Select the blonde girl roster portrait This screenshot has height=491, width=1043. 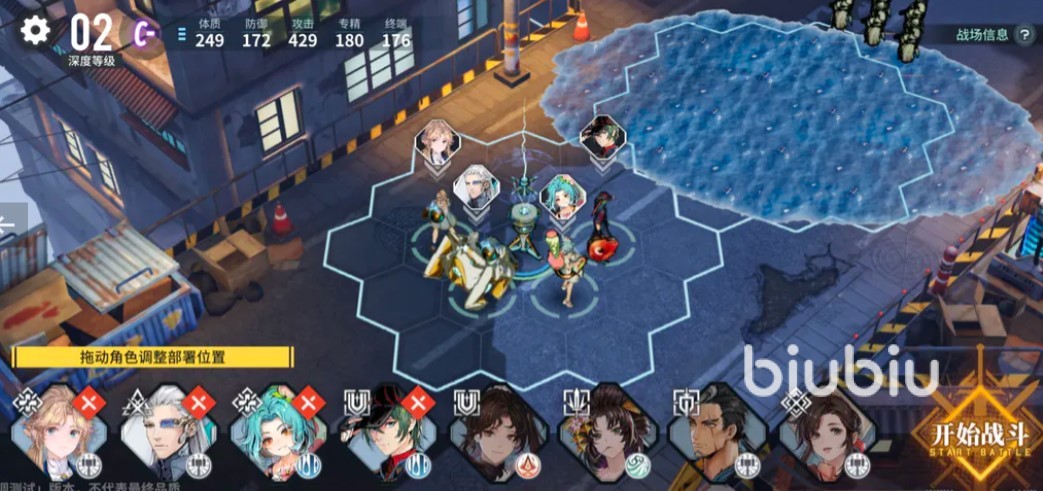[58, 432]
